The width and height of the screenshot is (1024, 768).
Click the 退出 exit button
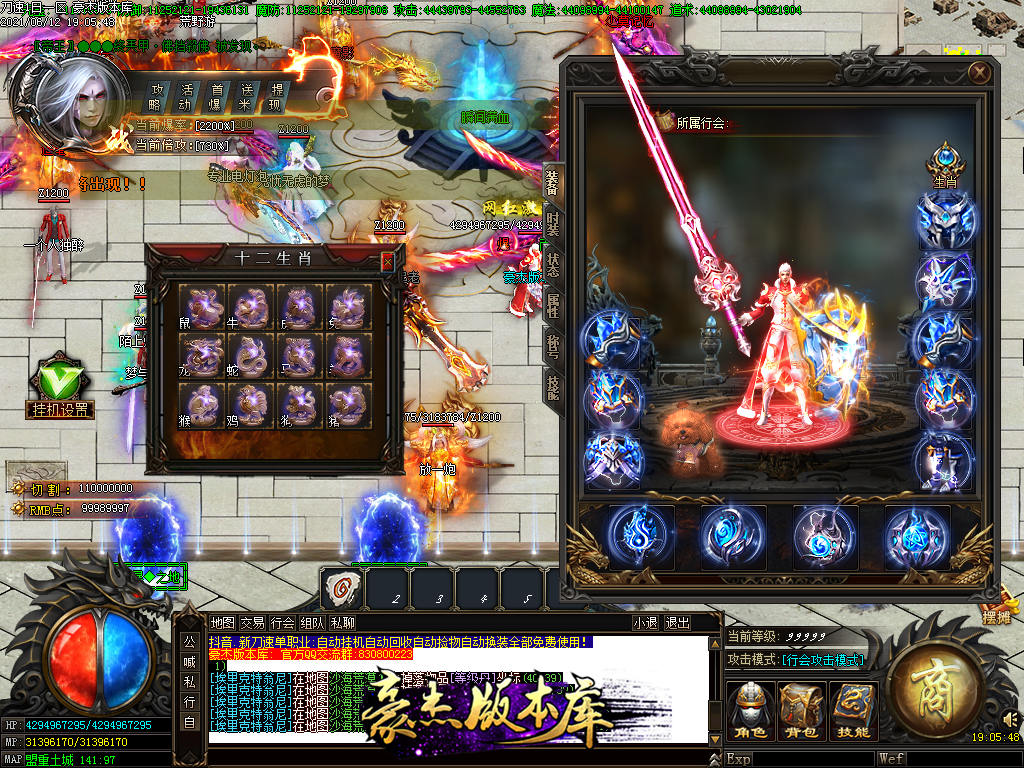pos(677,622)
